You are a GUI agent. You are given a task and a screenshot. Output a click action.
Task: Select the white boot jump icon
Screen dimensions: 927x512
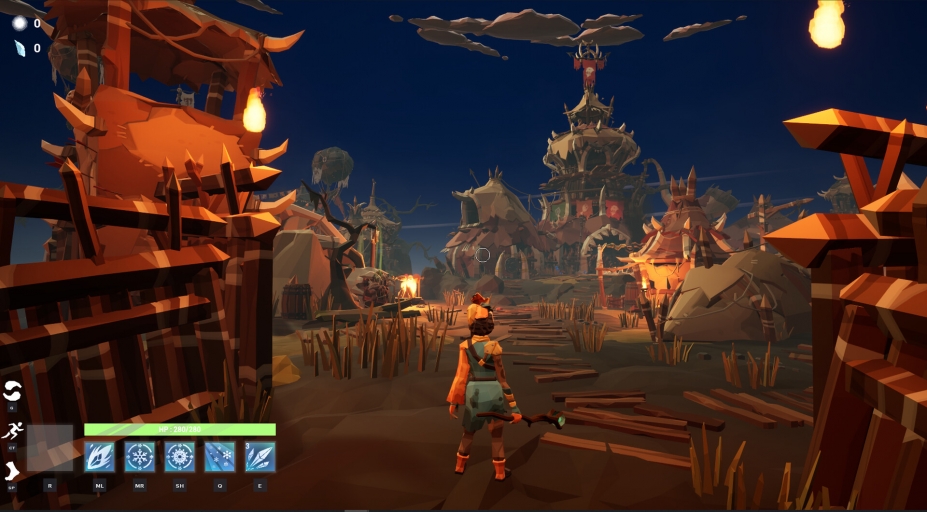point(12,471)
